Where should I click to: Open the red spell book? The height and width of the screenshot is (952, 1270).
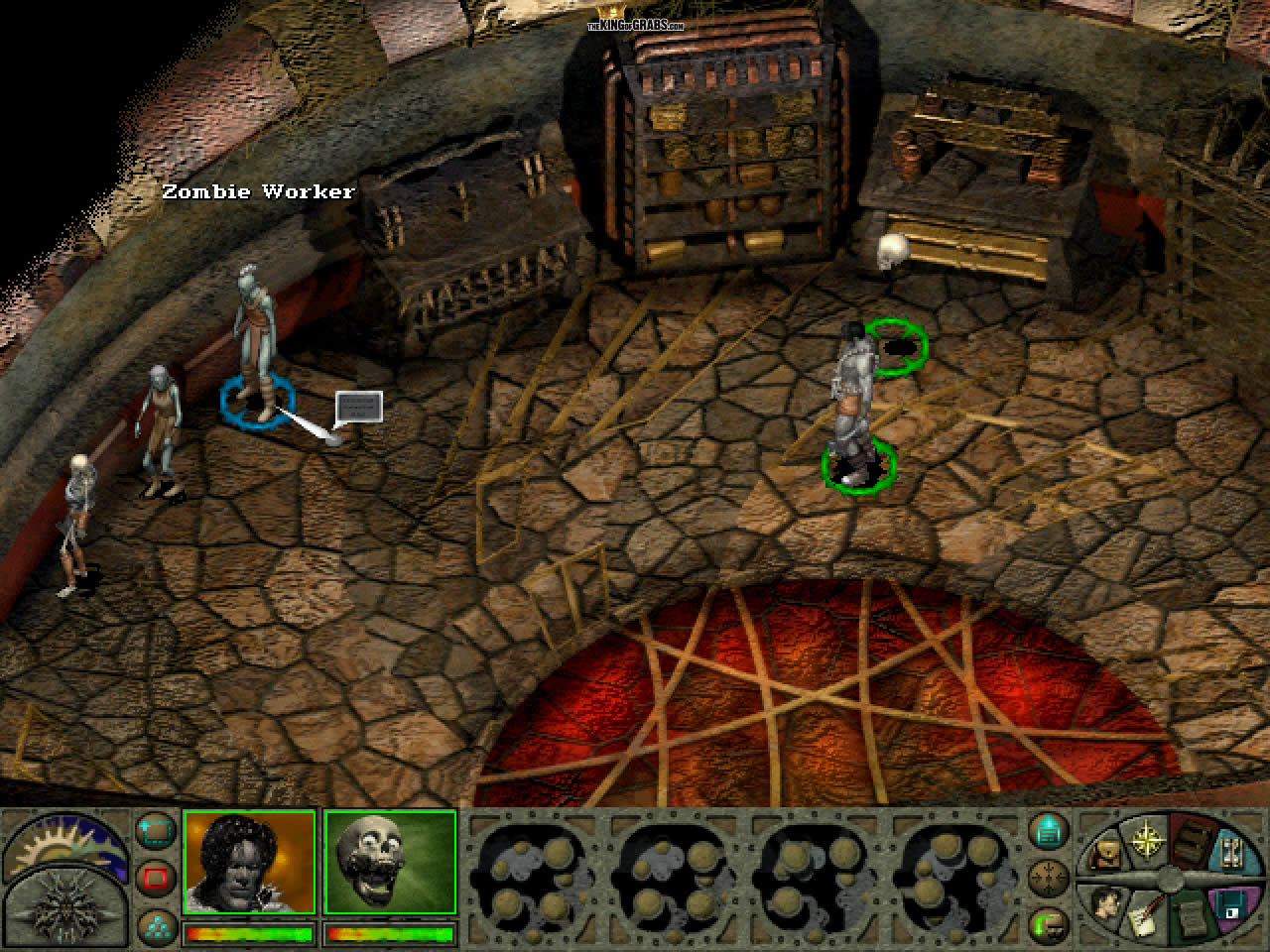[x=1192, y=841]
